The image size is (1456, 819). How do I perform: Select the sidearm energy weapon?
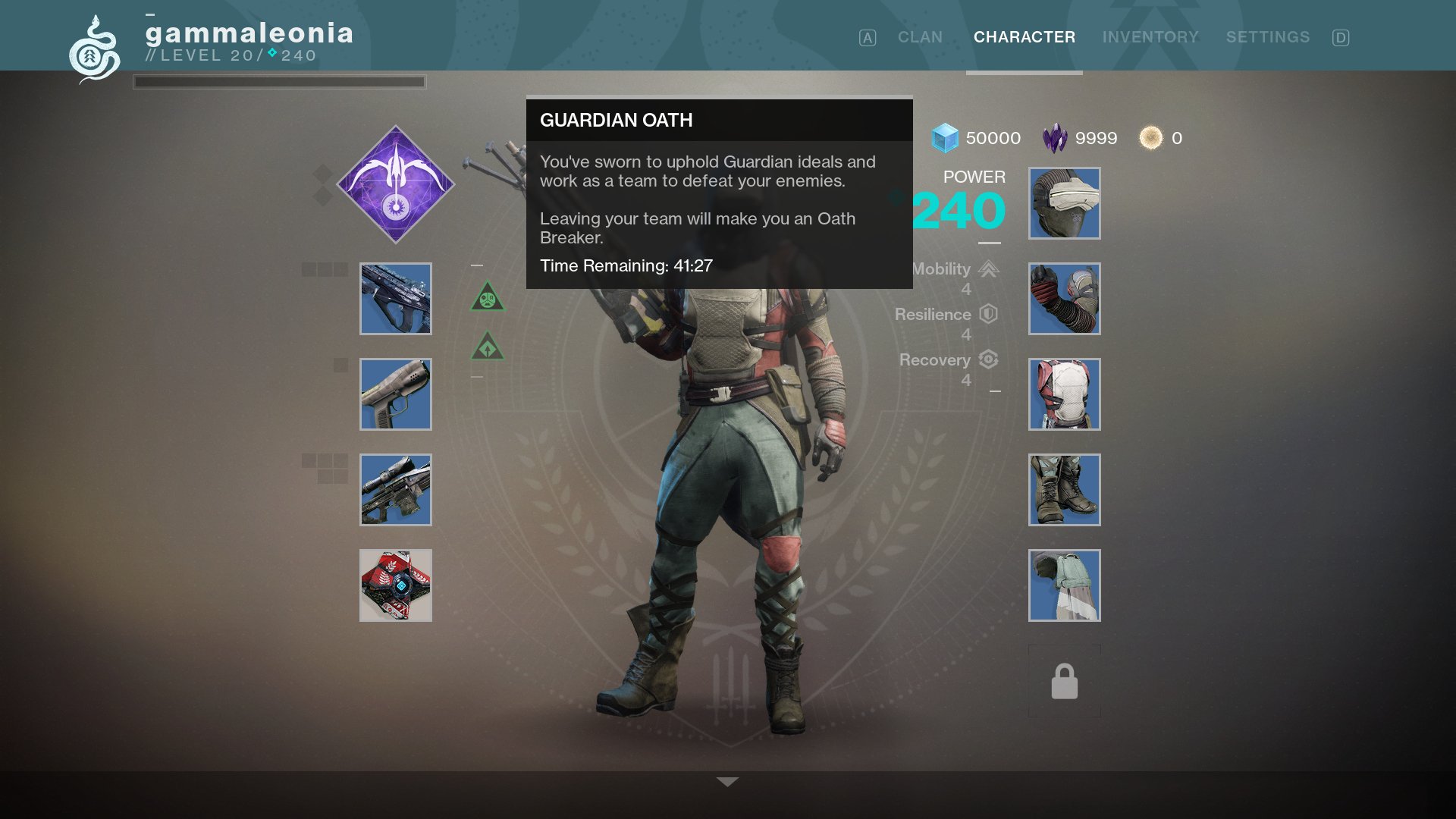[395, 394]
